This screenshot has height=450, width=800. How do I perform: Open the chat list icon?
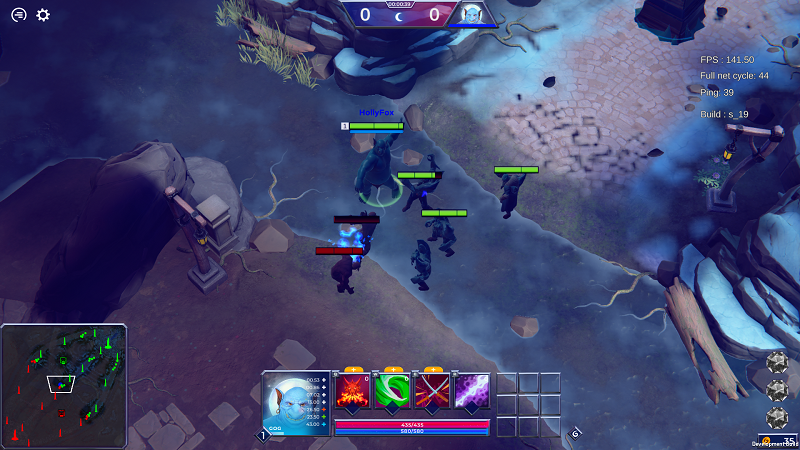tap(18, 15)
